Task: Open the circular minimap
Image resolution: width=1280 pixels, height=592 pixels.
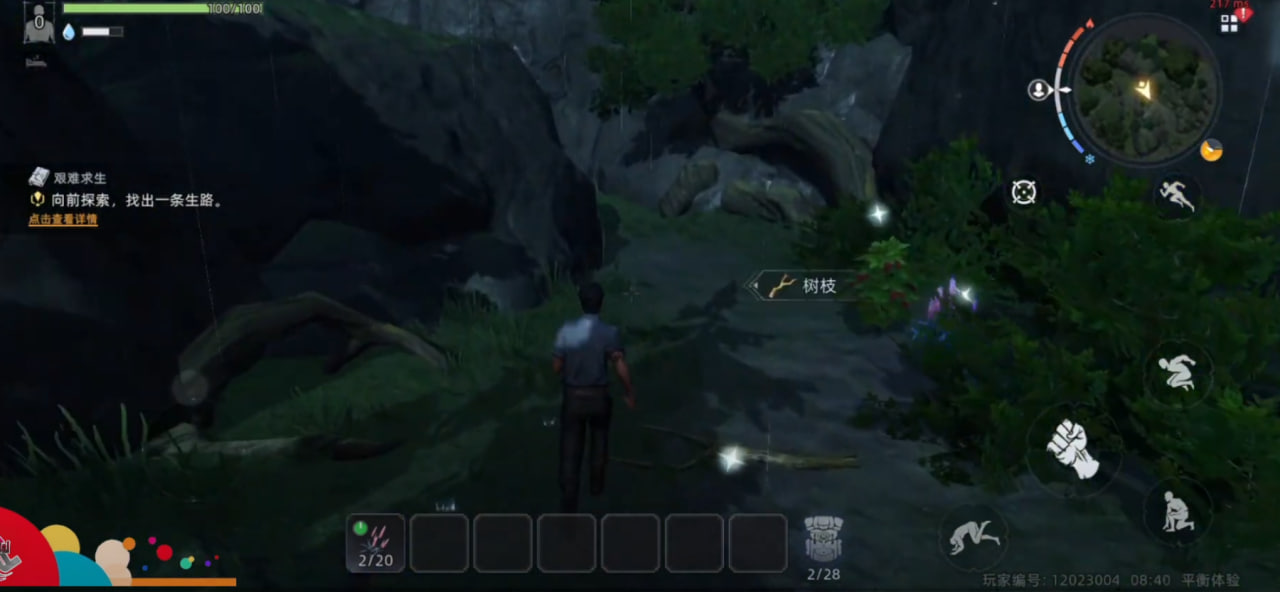Action: 1145,90
